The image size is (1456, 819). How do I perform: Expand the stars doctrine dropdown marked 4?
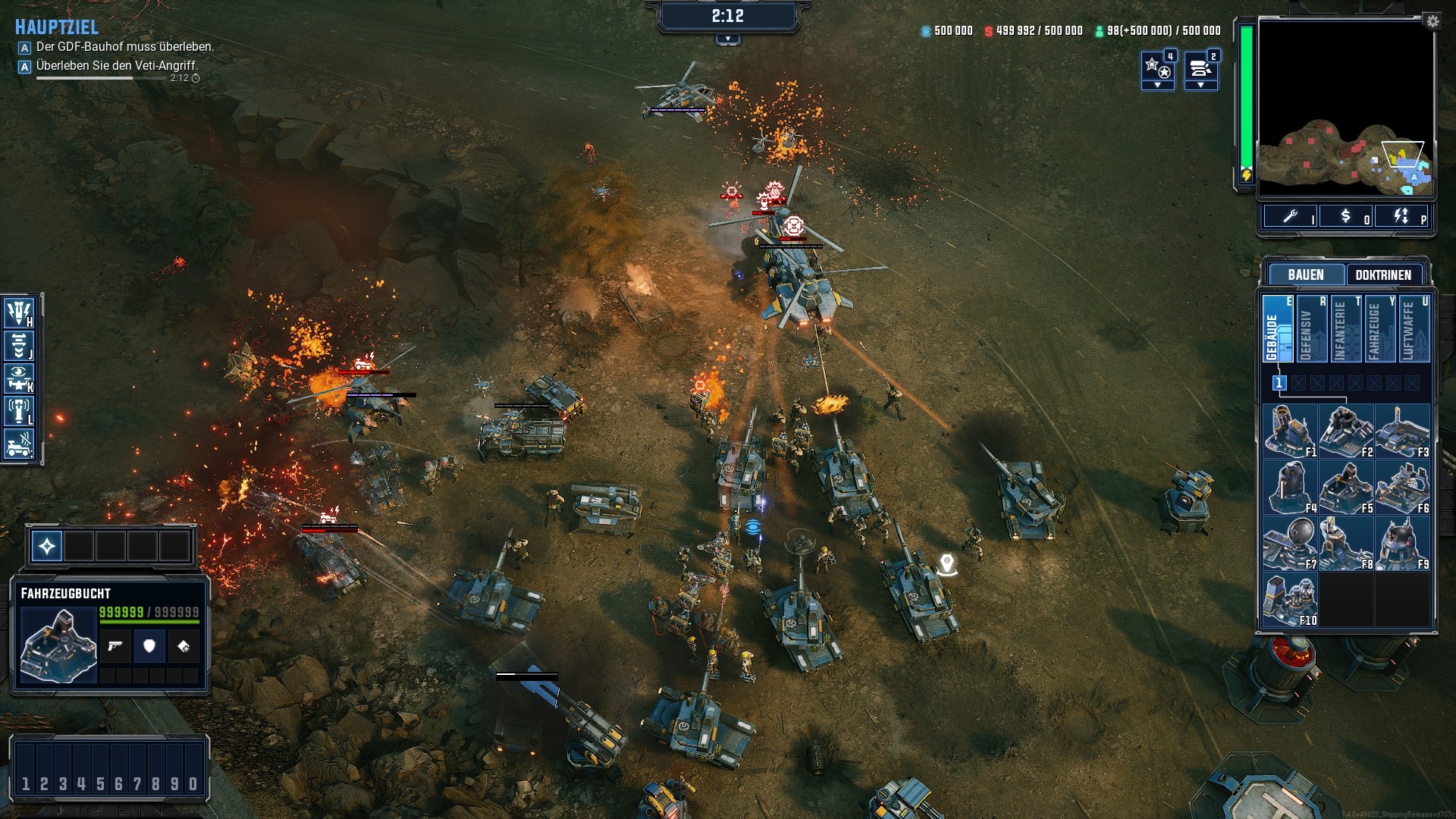pyautogui.click(x=1158, y=85)
